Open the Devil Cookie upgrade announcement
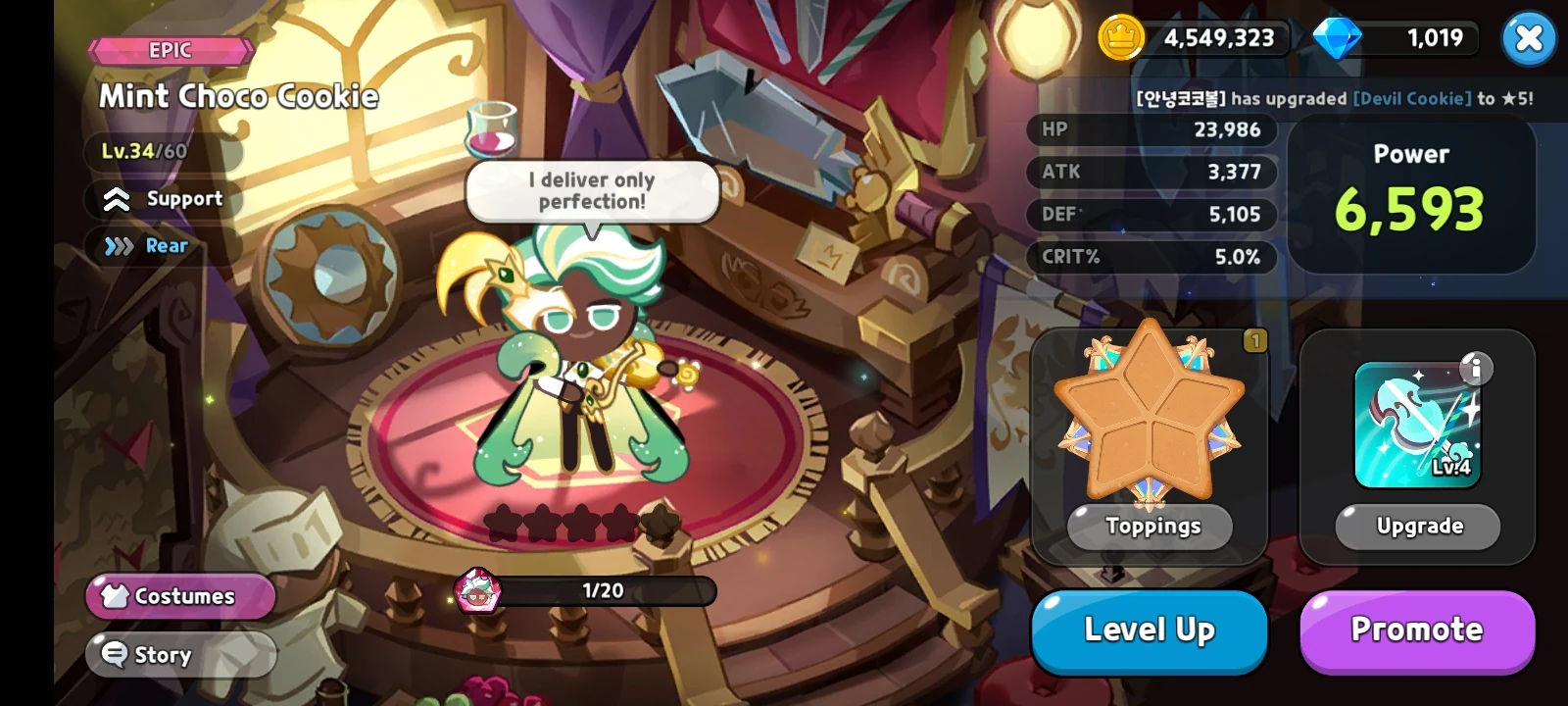This screenshot has width=1568, height=706. [x=1337, y=98]
